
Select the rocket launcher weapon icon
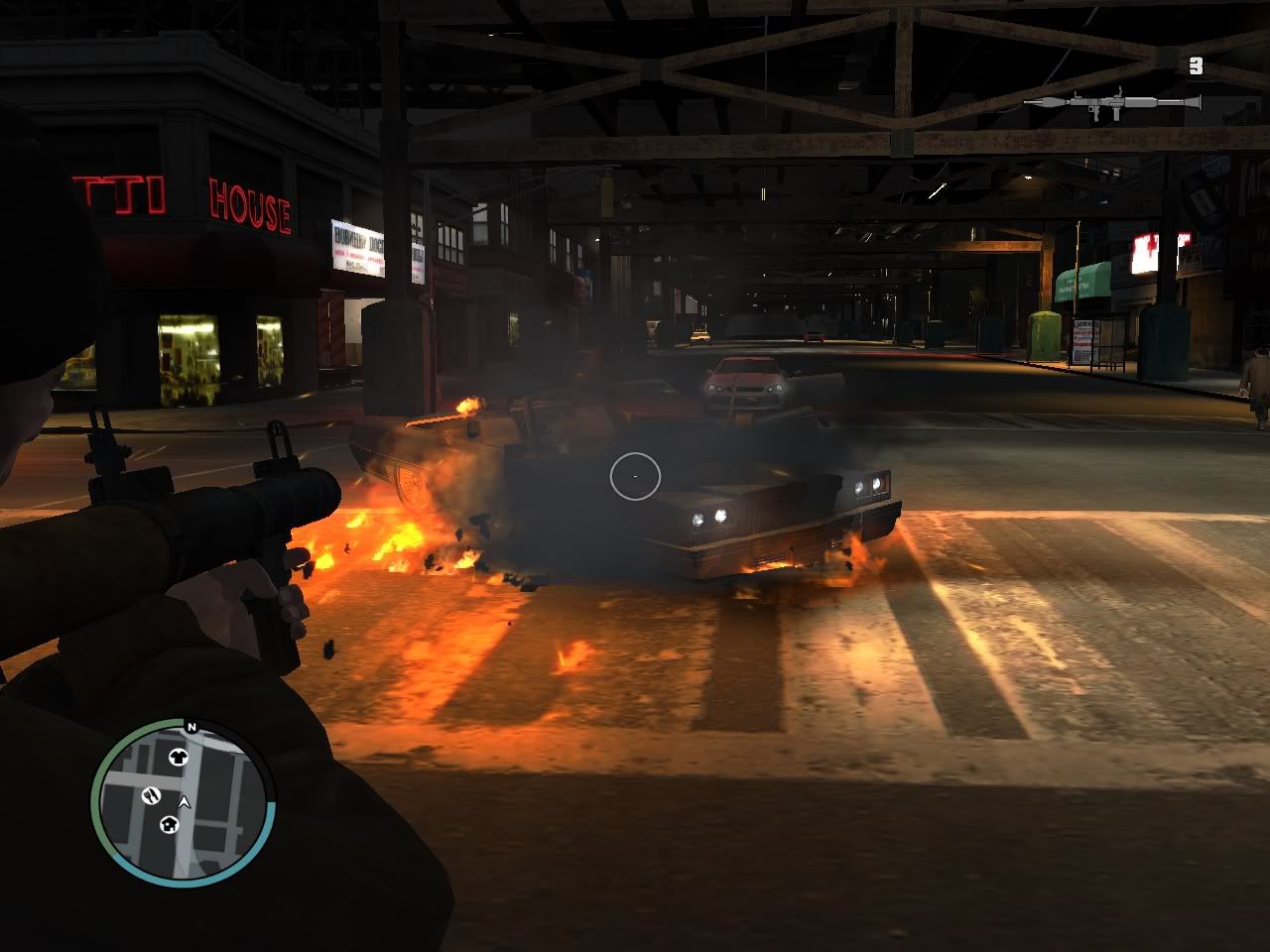pos(1111,102)
